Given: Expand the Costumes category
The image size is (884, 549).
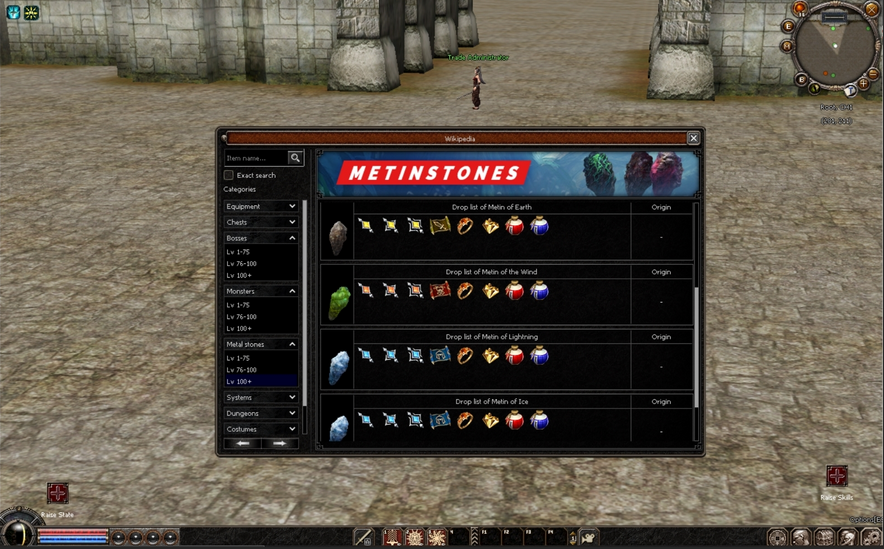Looking at the screenshot, I should tap(260, 429).
